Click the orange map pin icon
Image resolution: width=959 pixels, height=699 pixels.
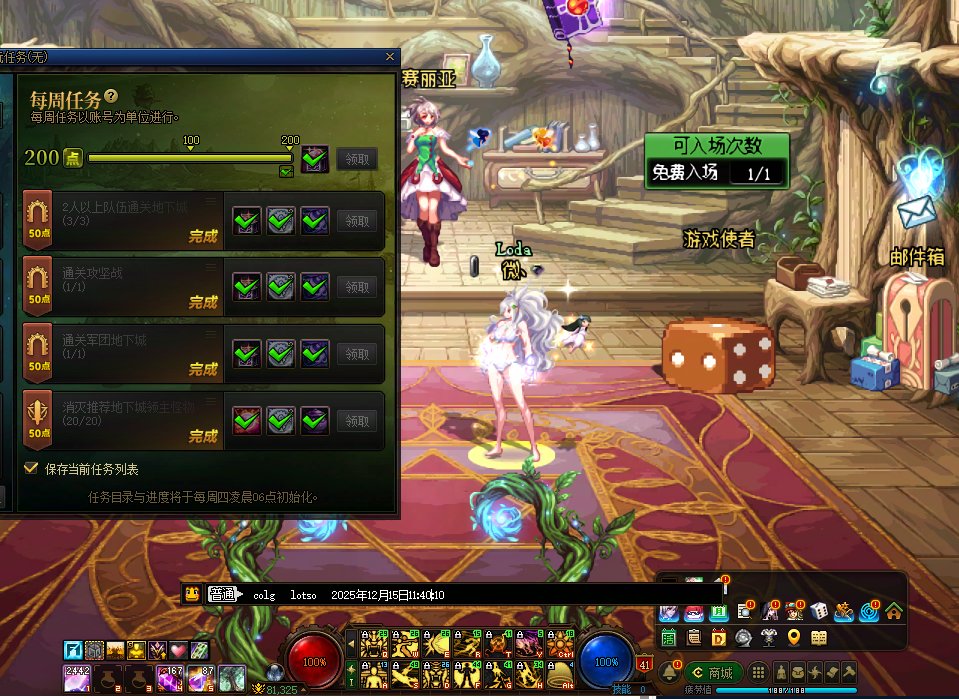(x=794, y=637)
